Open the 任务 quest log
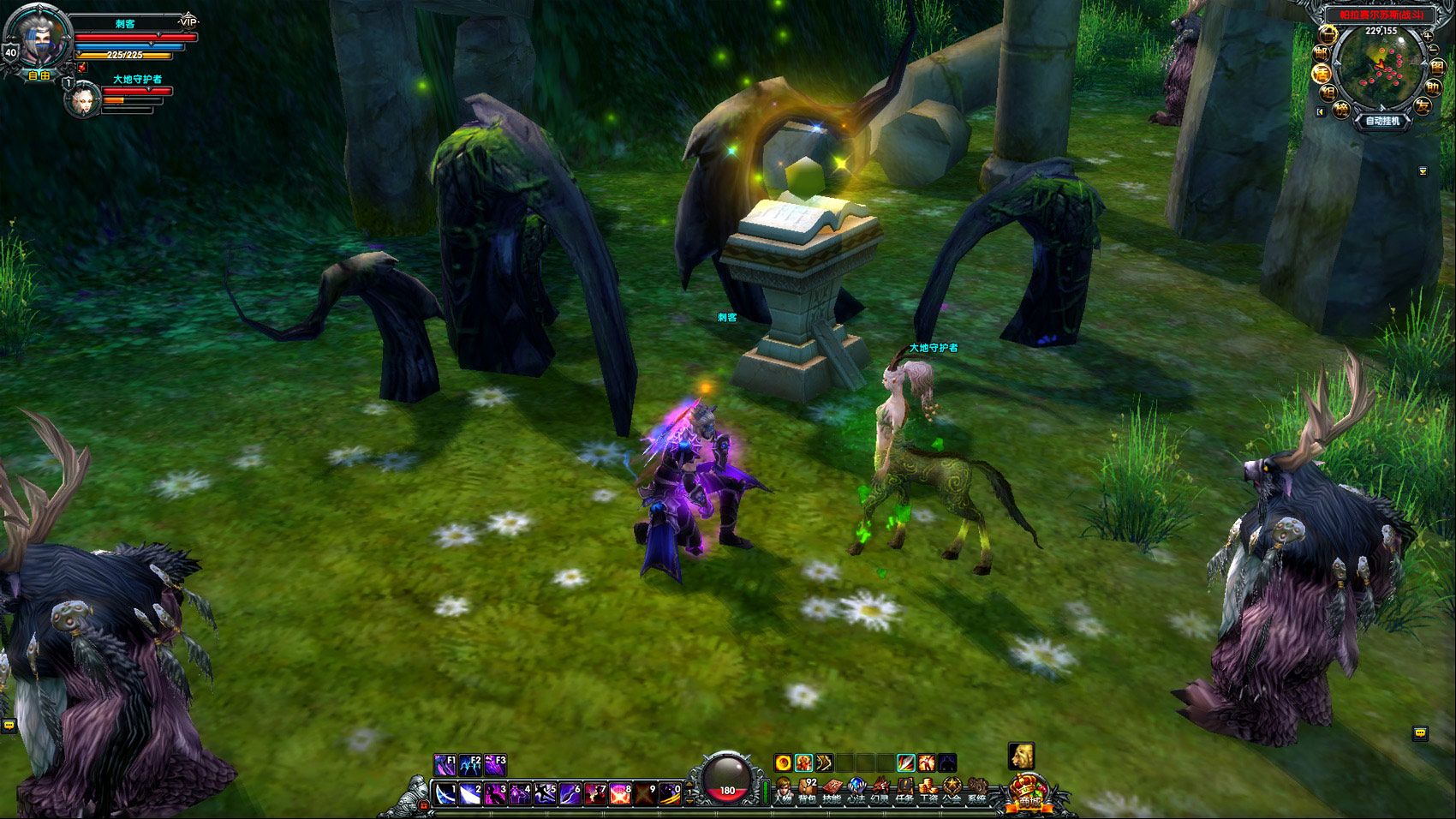 [904, 791]
